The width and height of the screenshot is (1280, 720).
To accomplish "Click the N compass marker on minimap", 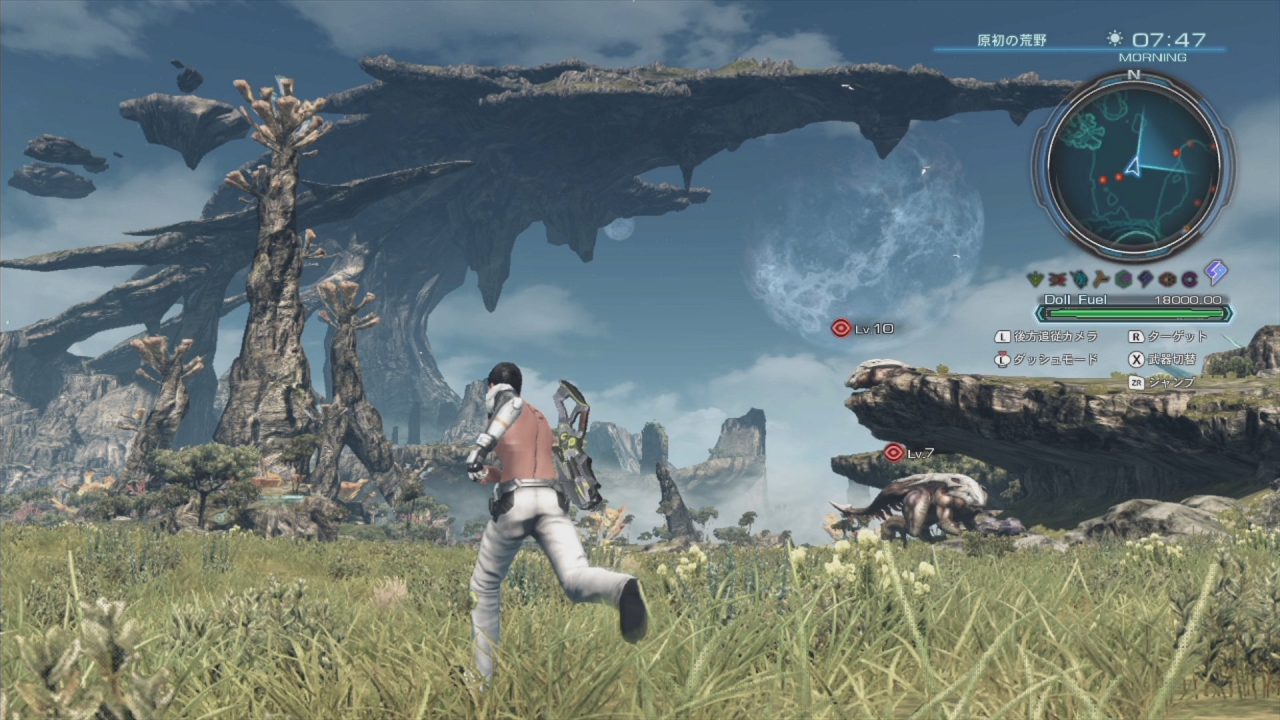I will (1132, 74).
